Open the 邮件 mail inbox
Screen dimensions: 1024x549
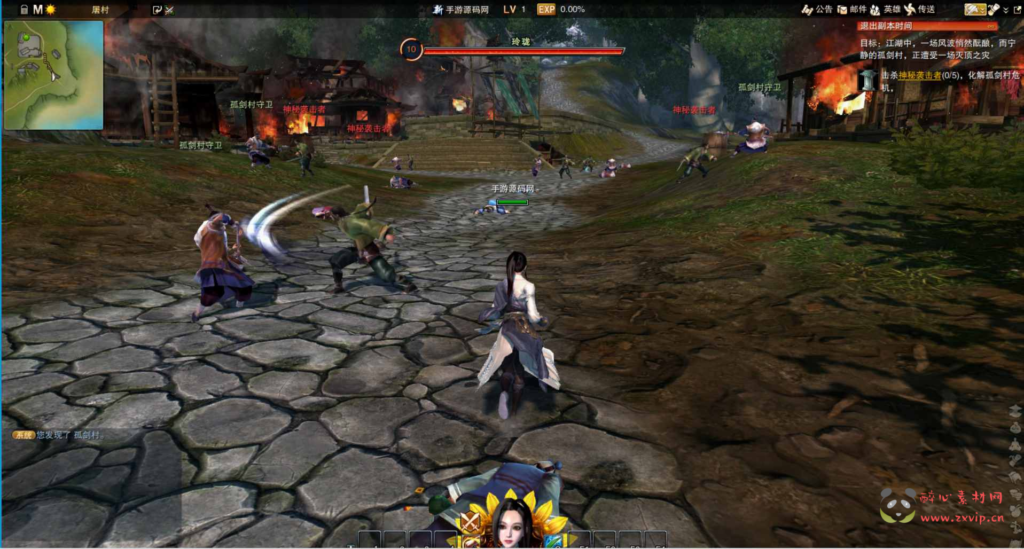[853, 9]
